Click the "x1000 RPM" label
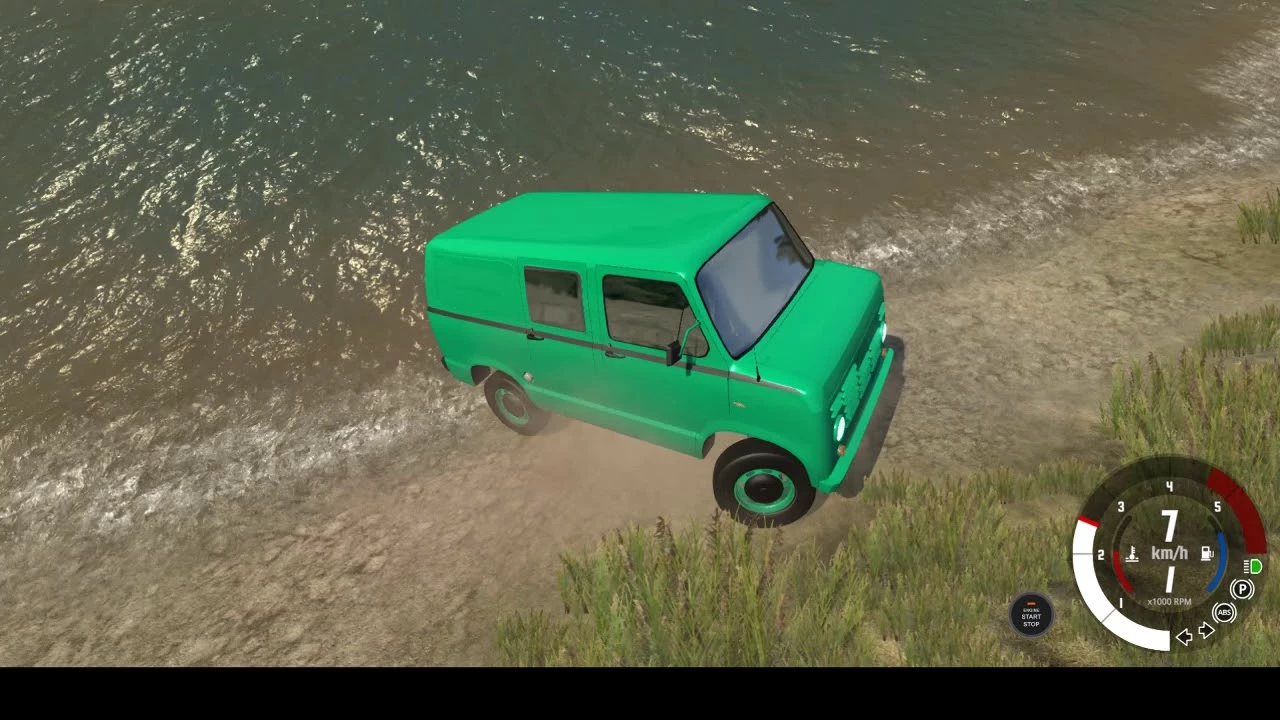 point(1170,599)
